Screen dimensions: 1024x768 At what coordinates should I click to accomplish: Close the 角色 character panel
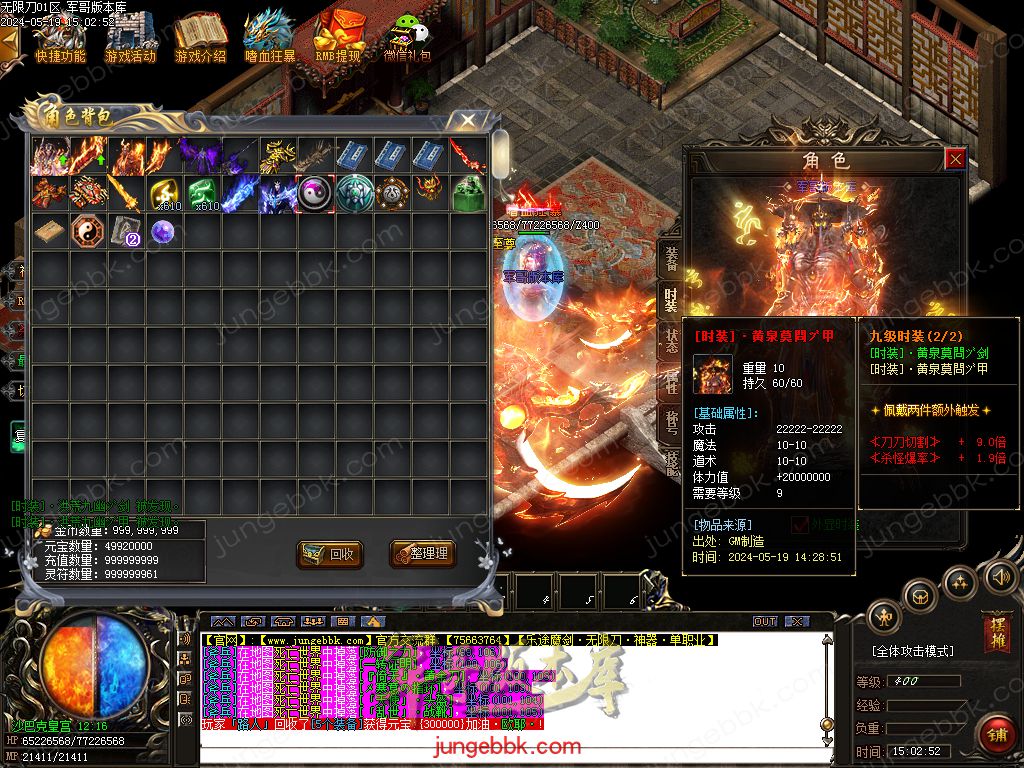click(x=955, y=159)
